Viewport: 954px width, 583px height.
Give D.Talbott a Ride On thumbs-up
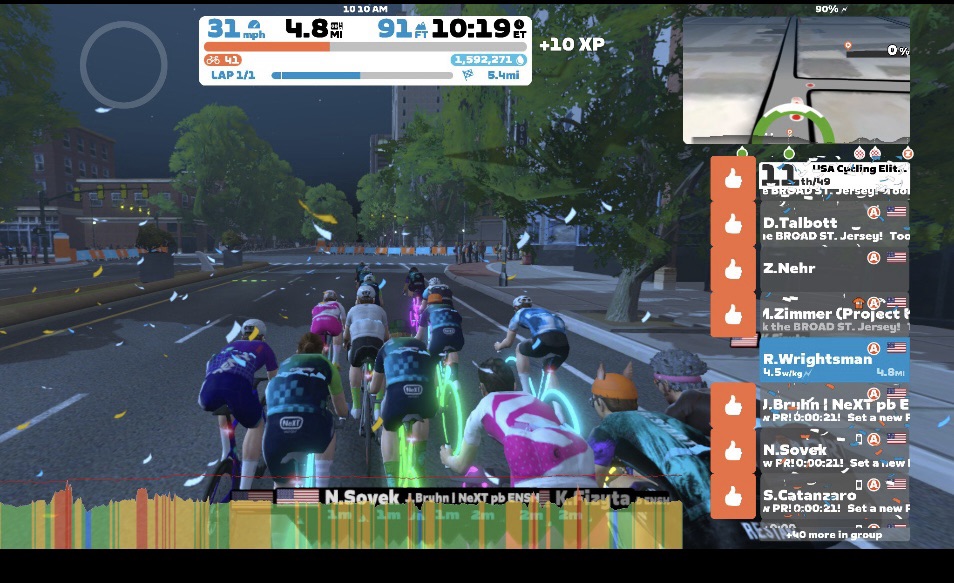(733, 225)
